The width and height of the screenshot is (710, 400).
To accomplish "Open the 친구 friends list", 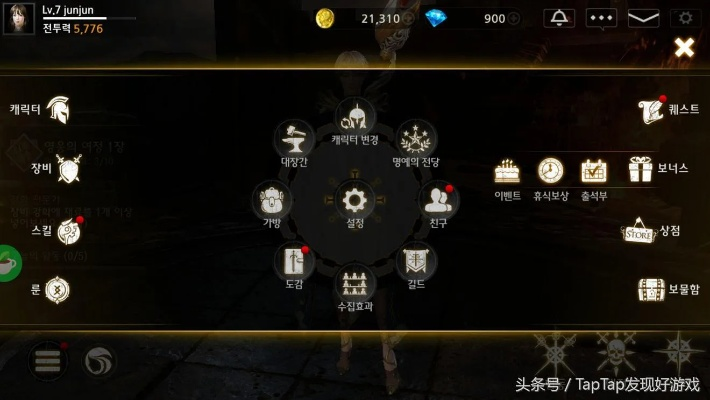I will [438, 200].
